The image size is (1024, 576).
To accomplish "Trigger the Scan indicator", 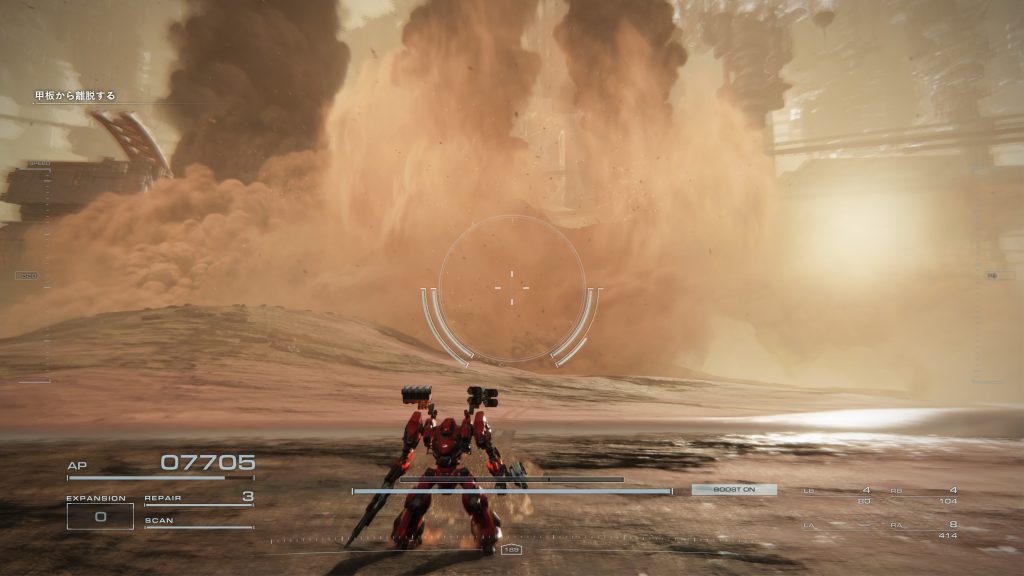I will coord(198,522).
